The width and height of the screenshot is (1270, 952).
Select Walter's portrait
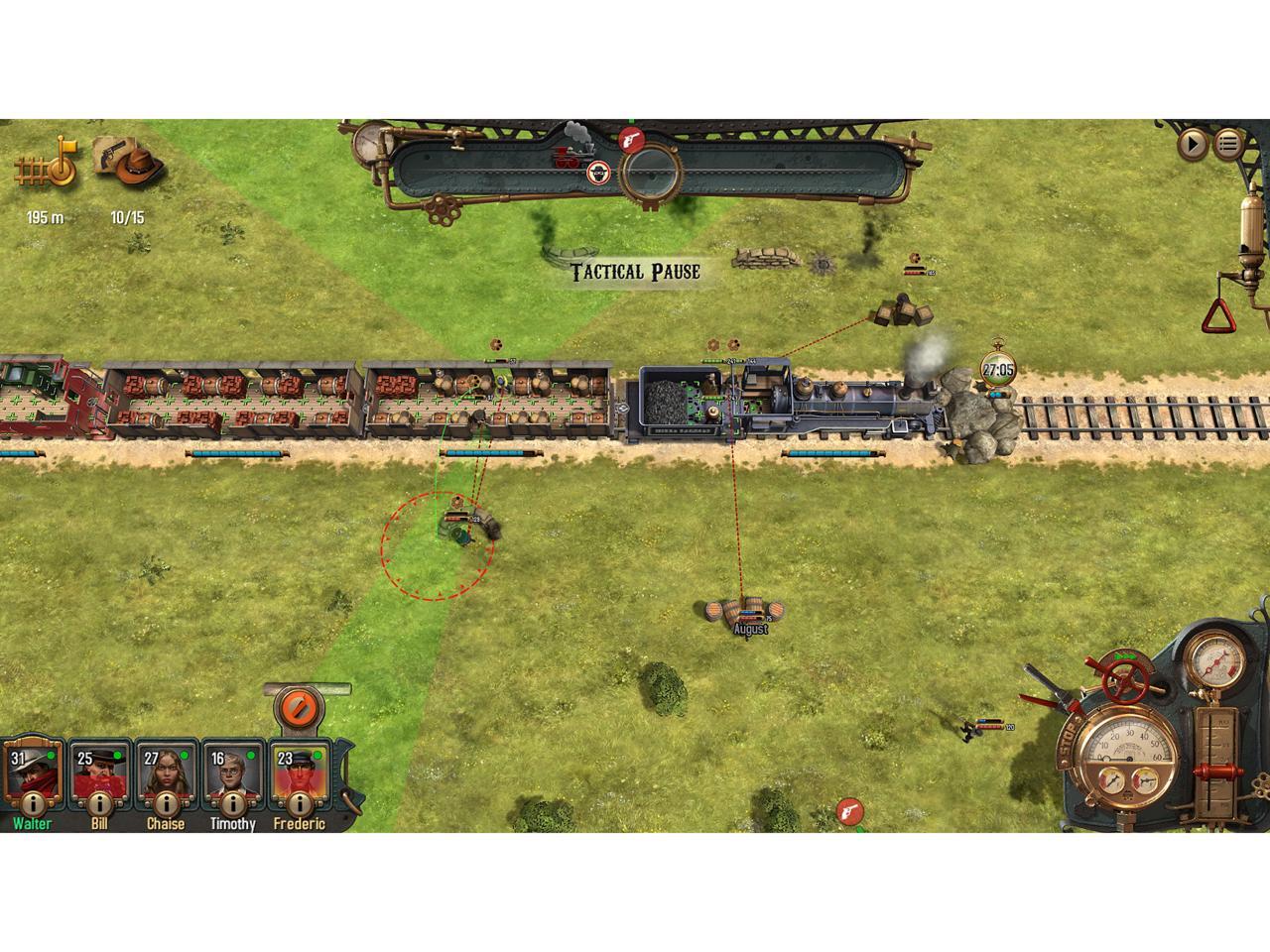(31, 771)
